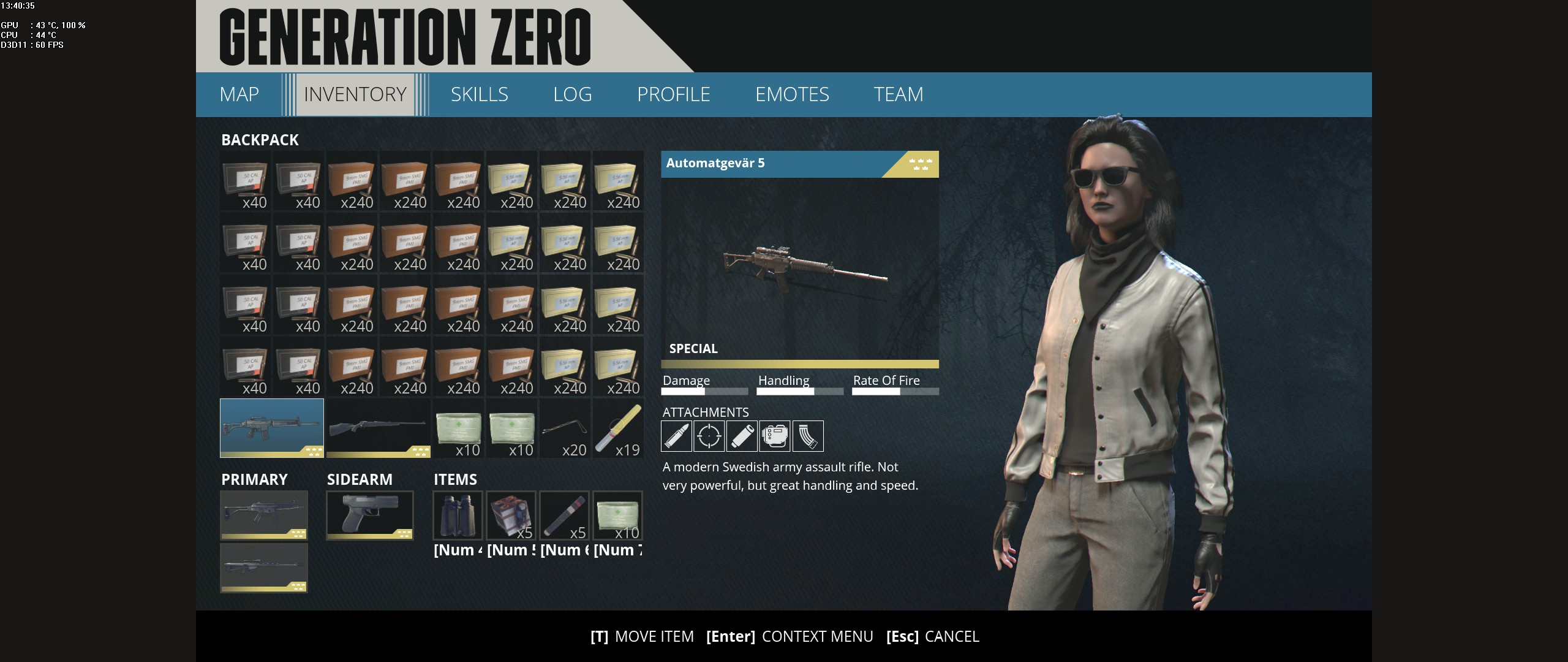1568x662 pixels.
Task: Select the barrel suppressor attachment slot
Action: click(x=742, y=436)
